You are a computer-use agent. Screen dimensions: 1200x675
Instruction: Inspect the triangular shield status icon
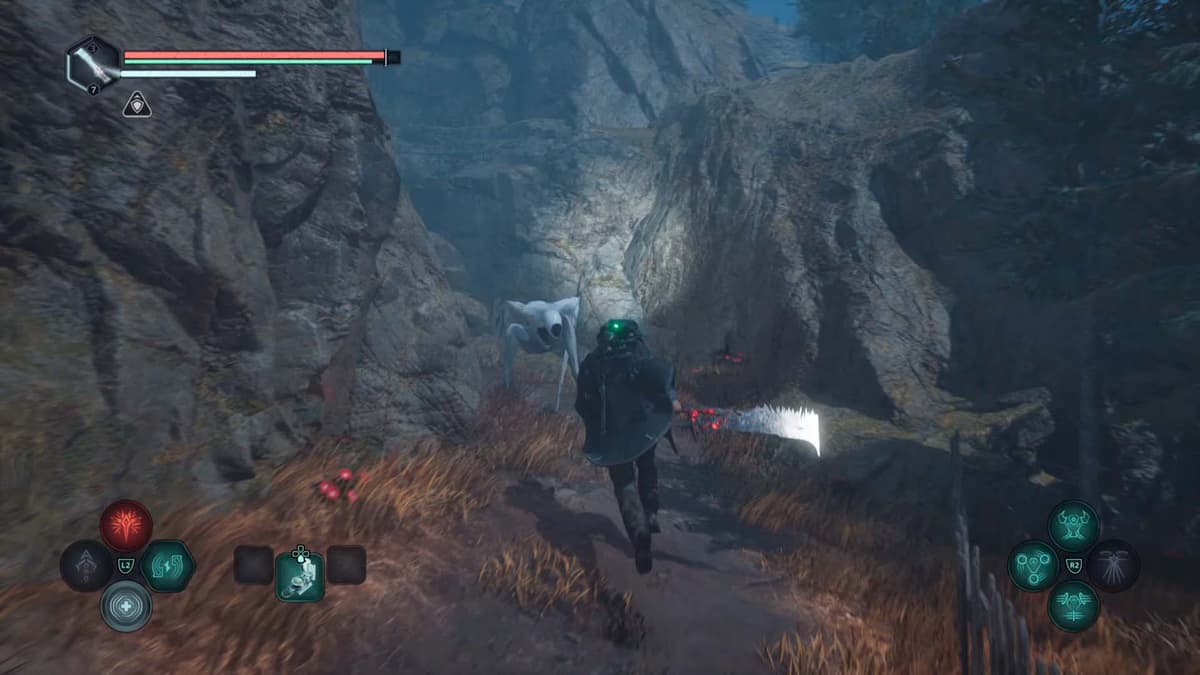click(137, 104)
